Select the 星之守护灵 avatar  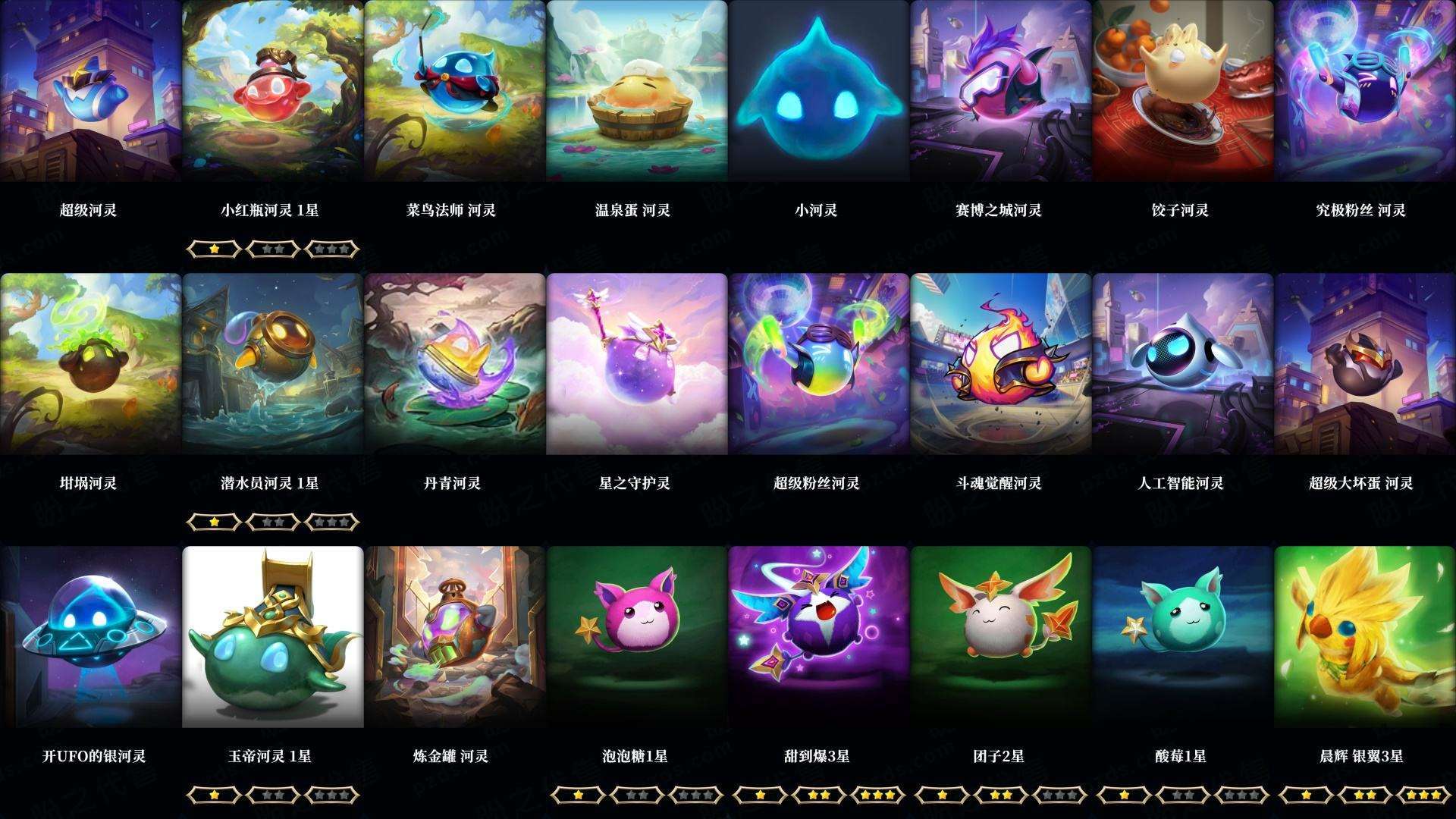[635, 364]
